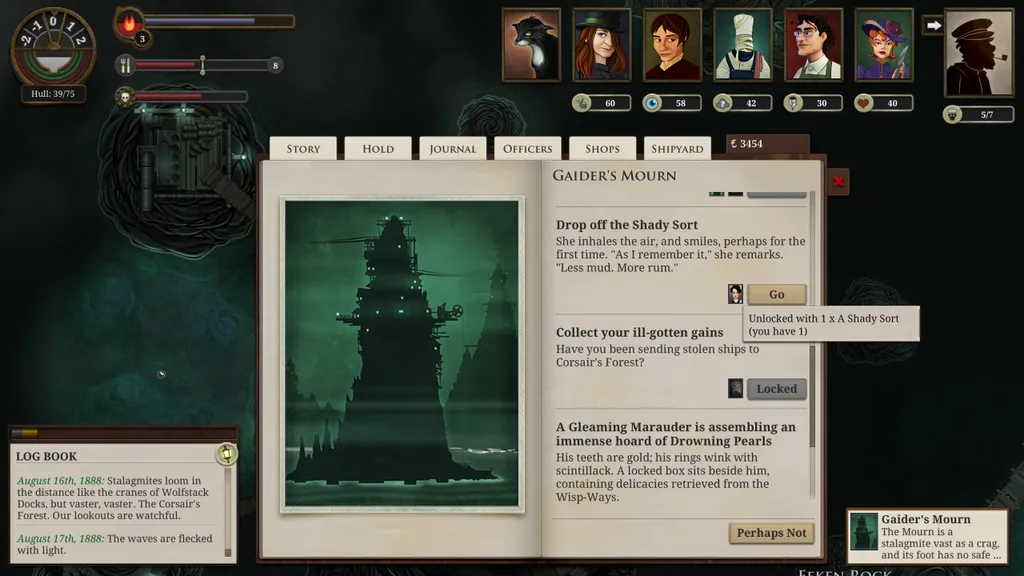Image resolution: width=1024 pixels, height=576 pixels.
Task: Switch to the Shops tab
Action: point(602,149)
